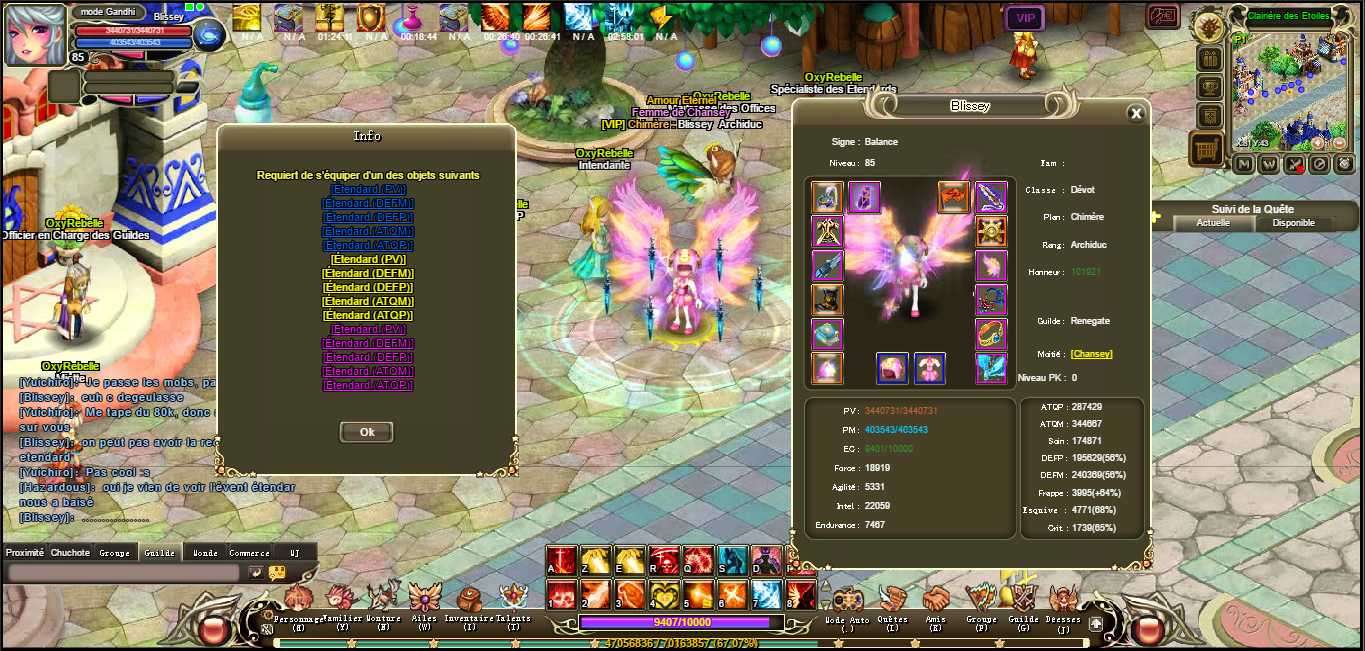Close the Blissey character window
Viewport: 1365px width, 651px height.
(1135, 114)
